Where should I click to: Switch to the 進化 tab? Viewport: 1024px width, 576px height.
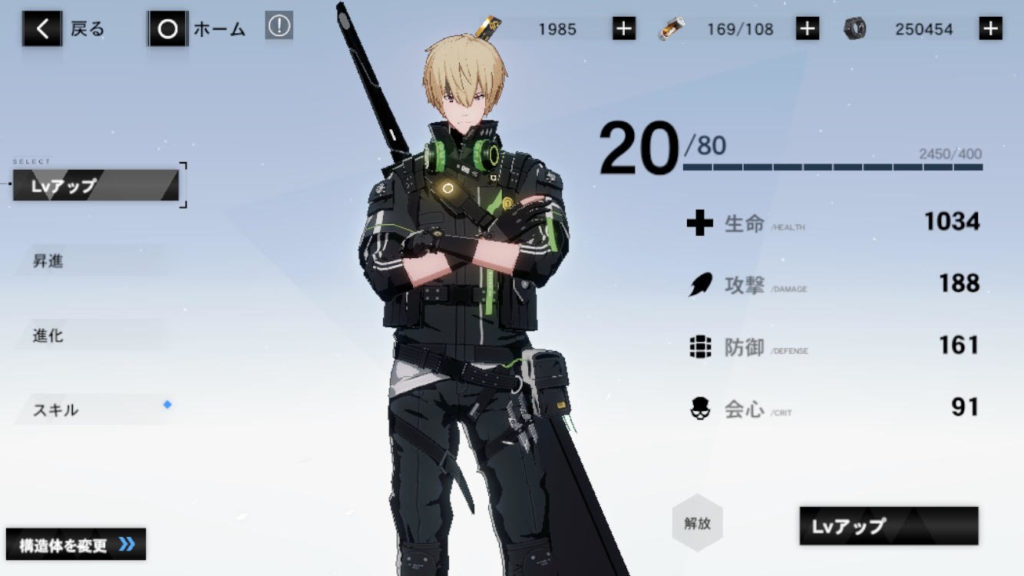90,335
